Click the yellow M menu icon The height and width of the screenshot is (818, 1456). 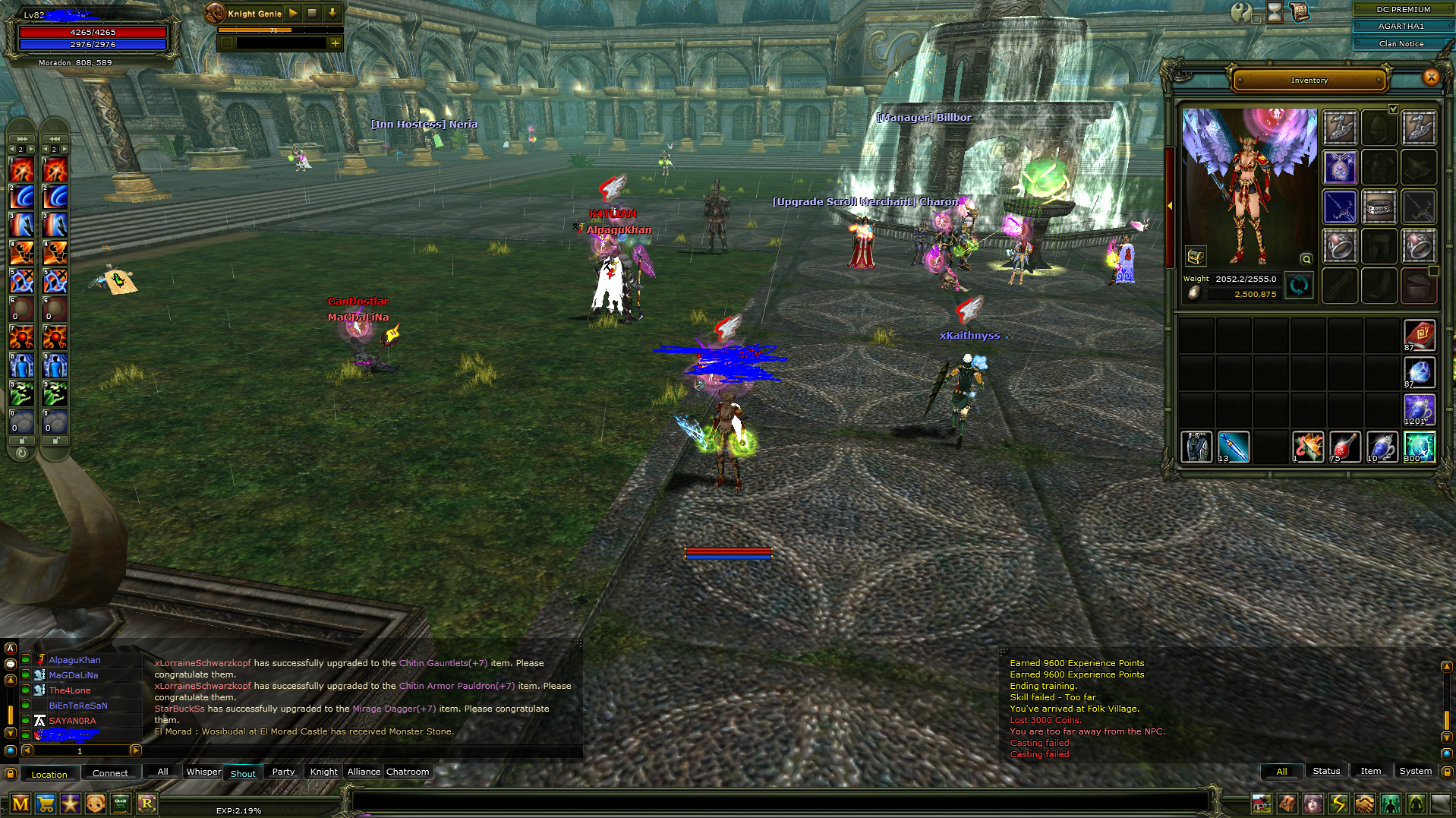tap(20, 804)
